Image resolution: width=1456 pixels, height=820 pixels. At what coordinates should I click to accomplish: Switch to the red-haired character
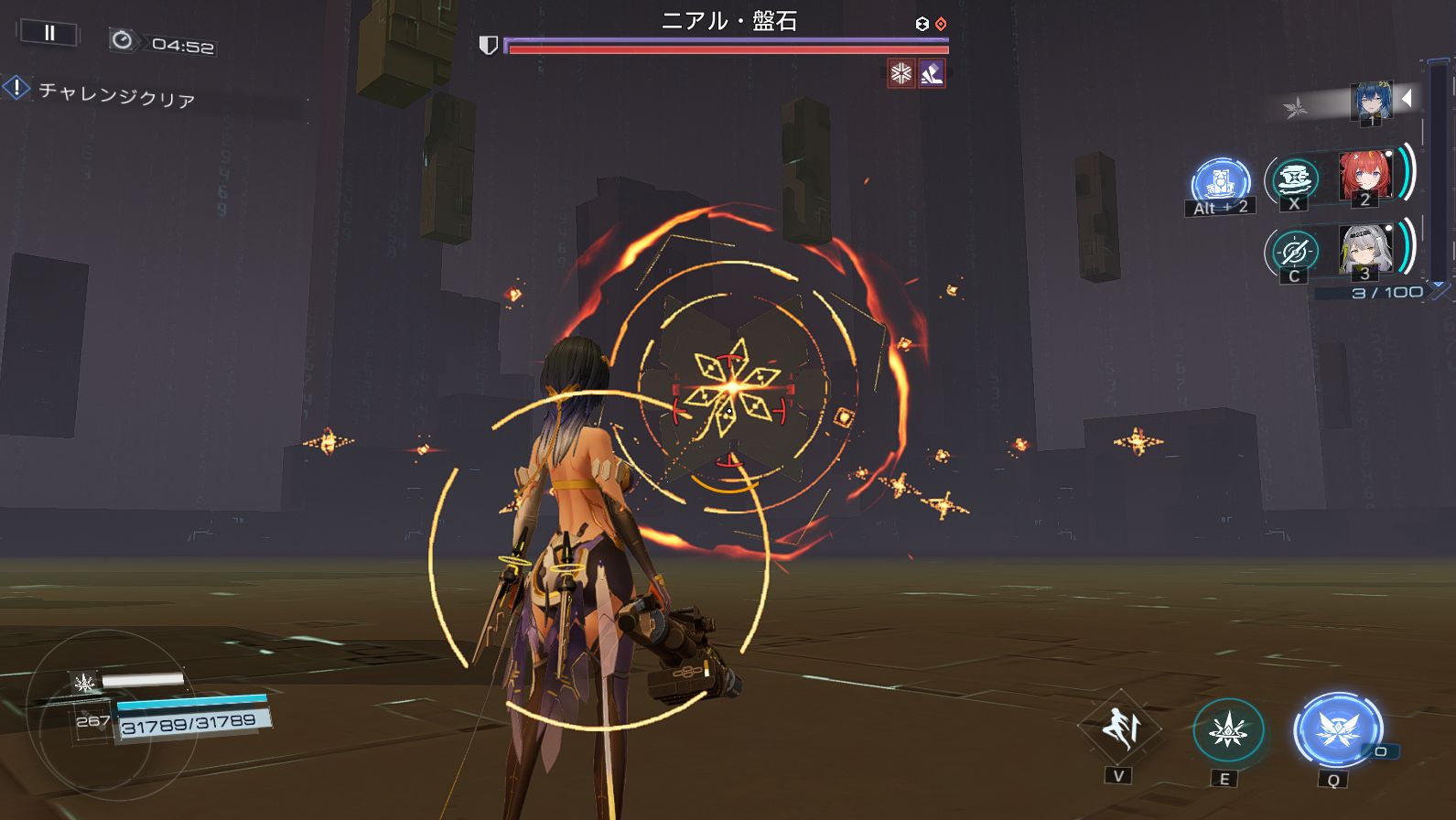pyautogui.click(x=1364, y=176)
